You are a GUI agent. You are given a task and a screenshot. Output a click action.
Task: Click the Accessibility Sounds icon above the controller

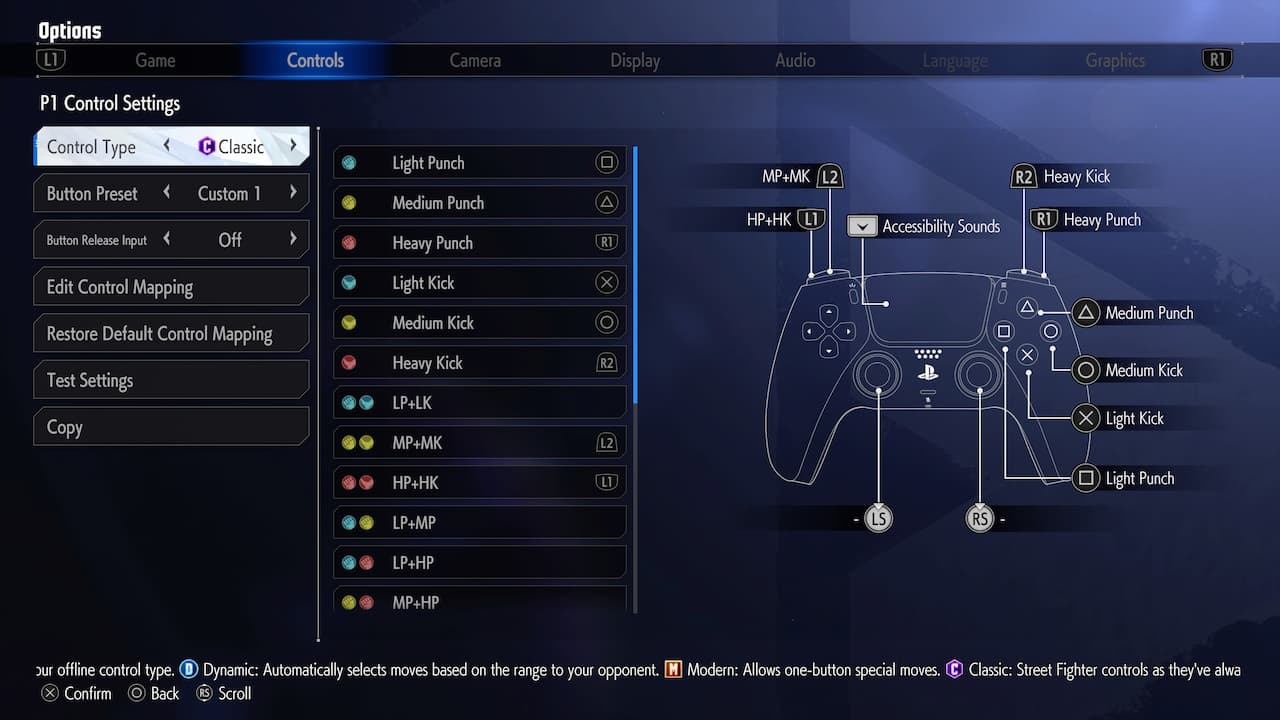click(x=861, y=226)
